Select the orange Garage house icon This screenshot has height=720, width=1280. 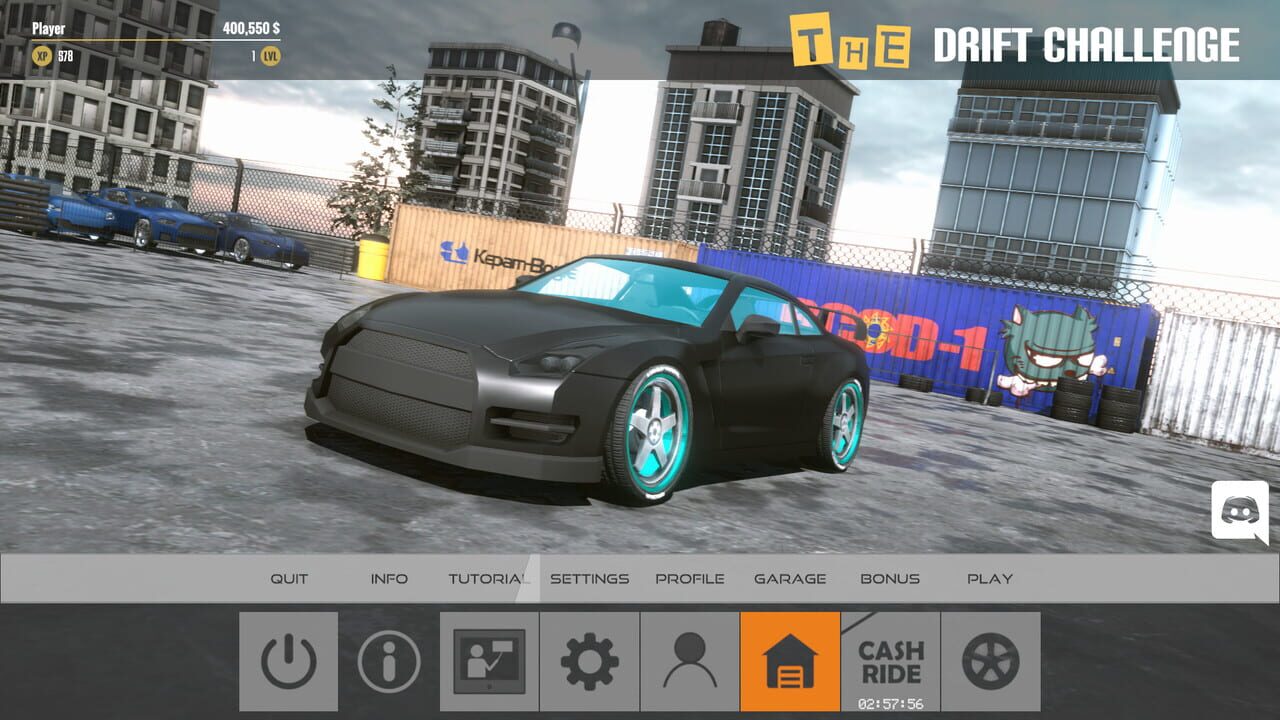[790, 661]
